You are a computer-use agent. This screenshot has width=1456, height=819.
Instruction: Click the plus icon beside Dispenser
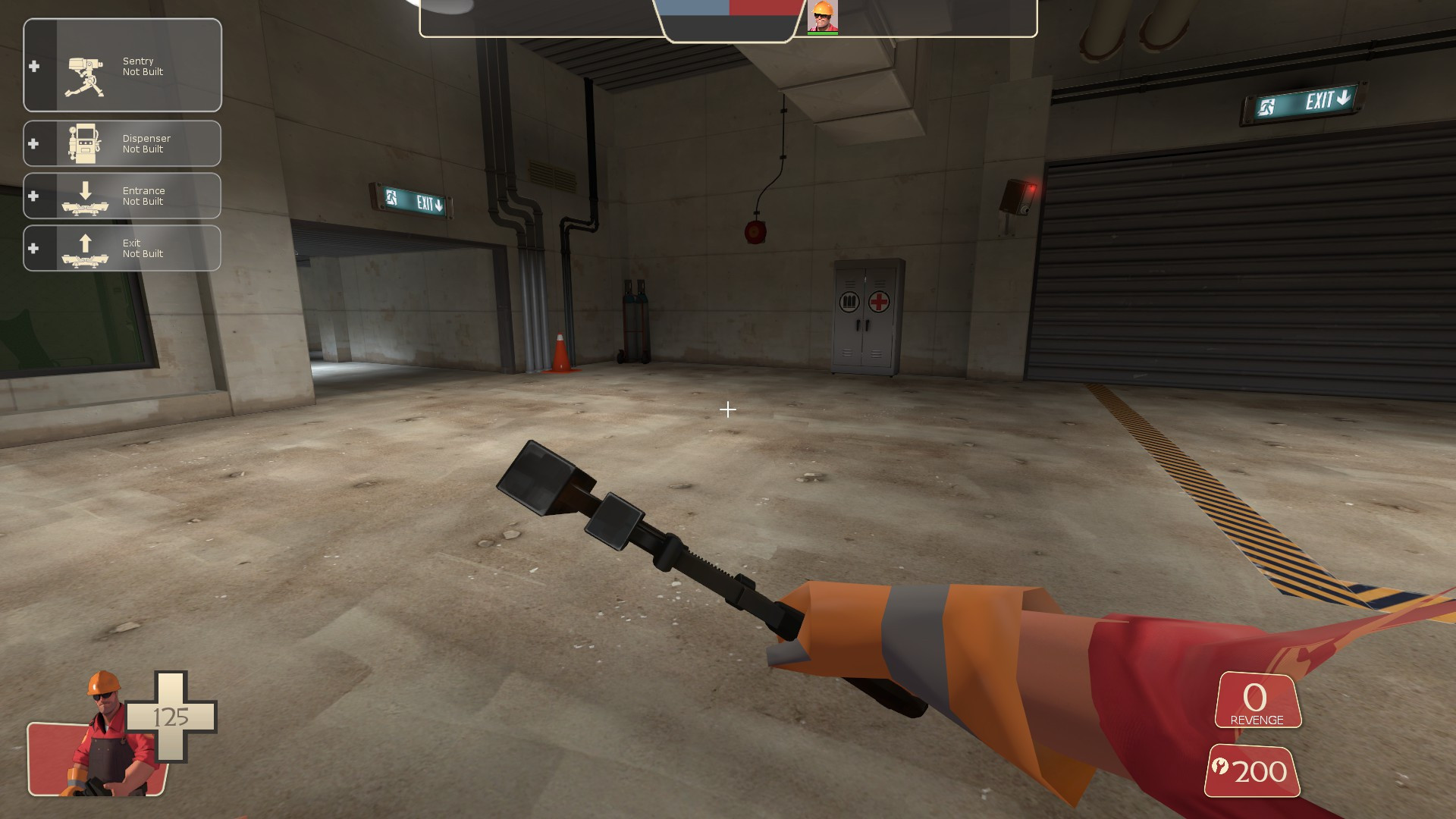pyautogui.click(x=33, y=143)
